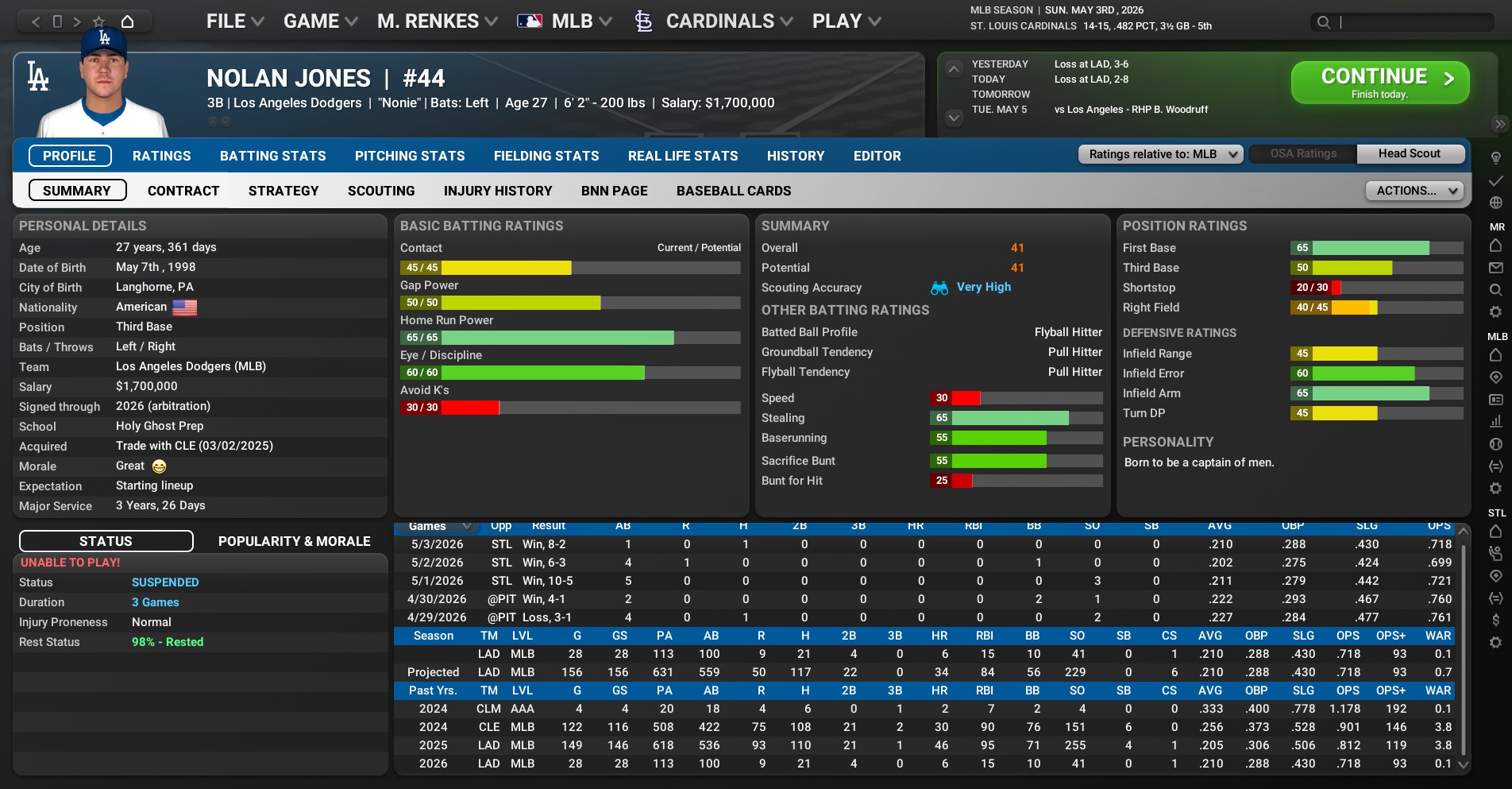Switch to the Scouting sub-tab
1512x789 pixels.
click(x=380, y=191)
